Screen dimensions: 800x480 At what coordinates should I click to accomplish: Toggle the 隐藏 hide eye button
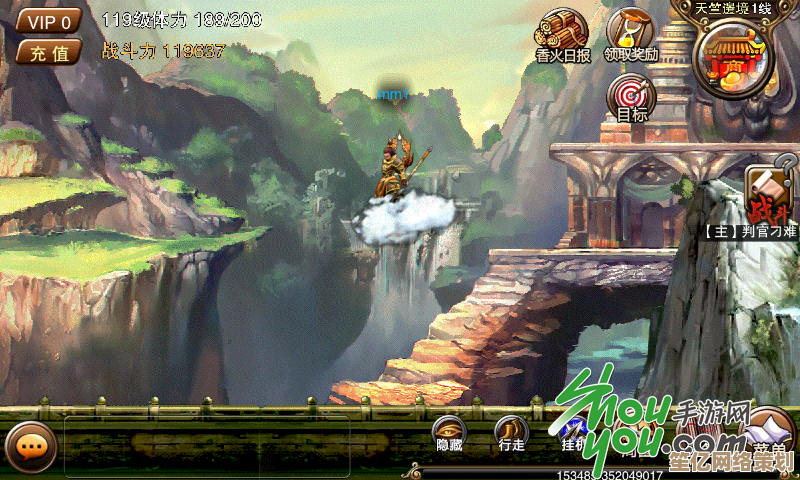(449, 433)
